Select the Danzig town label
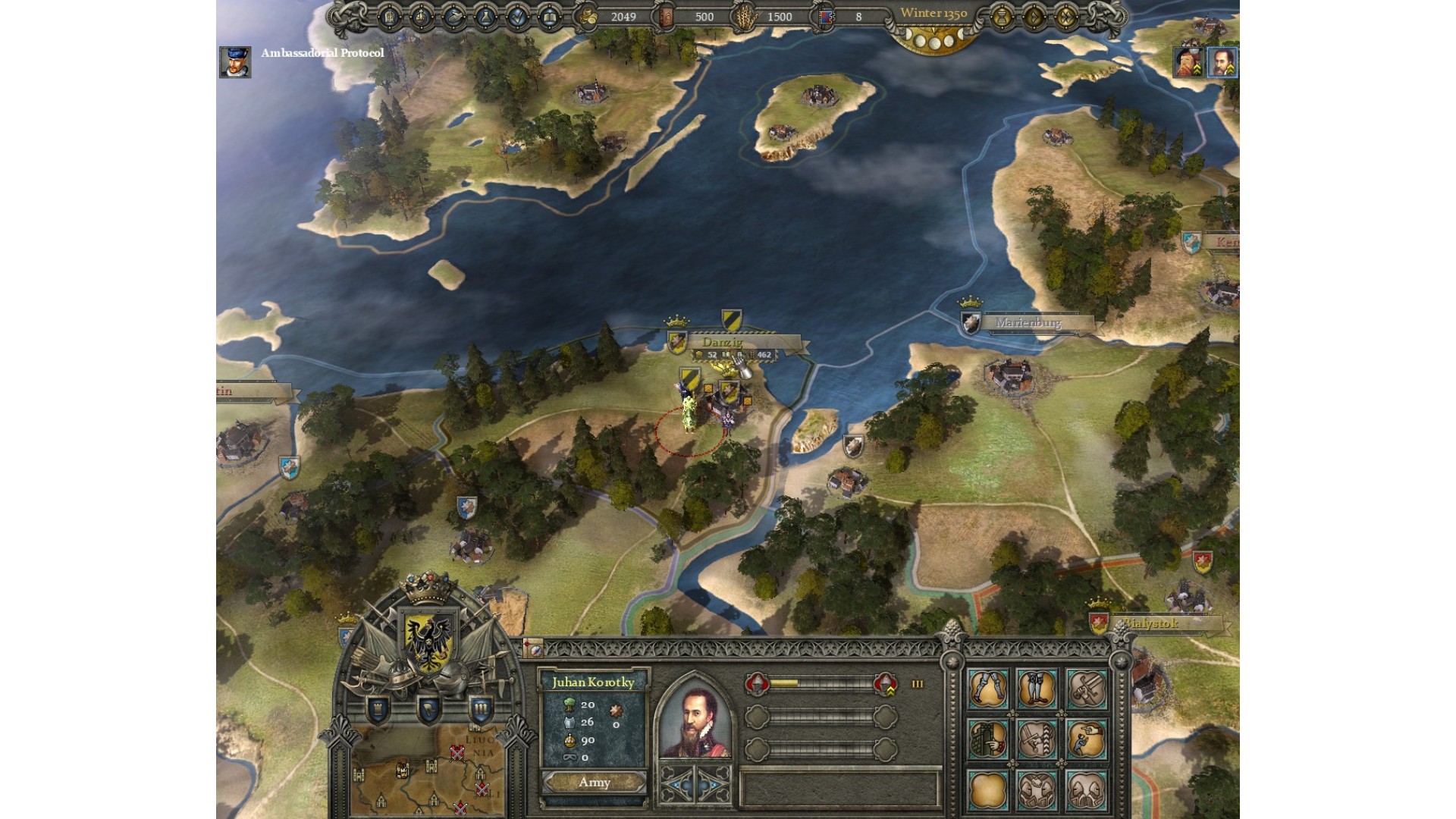 (722, 343)
